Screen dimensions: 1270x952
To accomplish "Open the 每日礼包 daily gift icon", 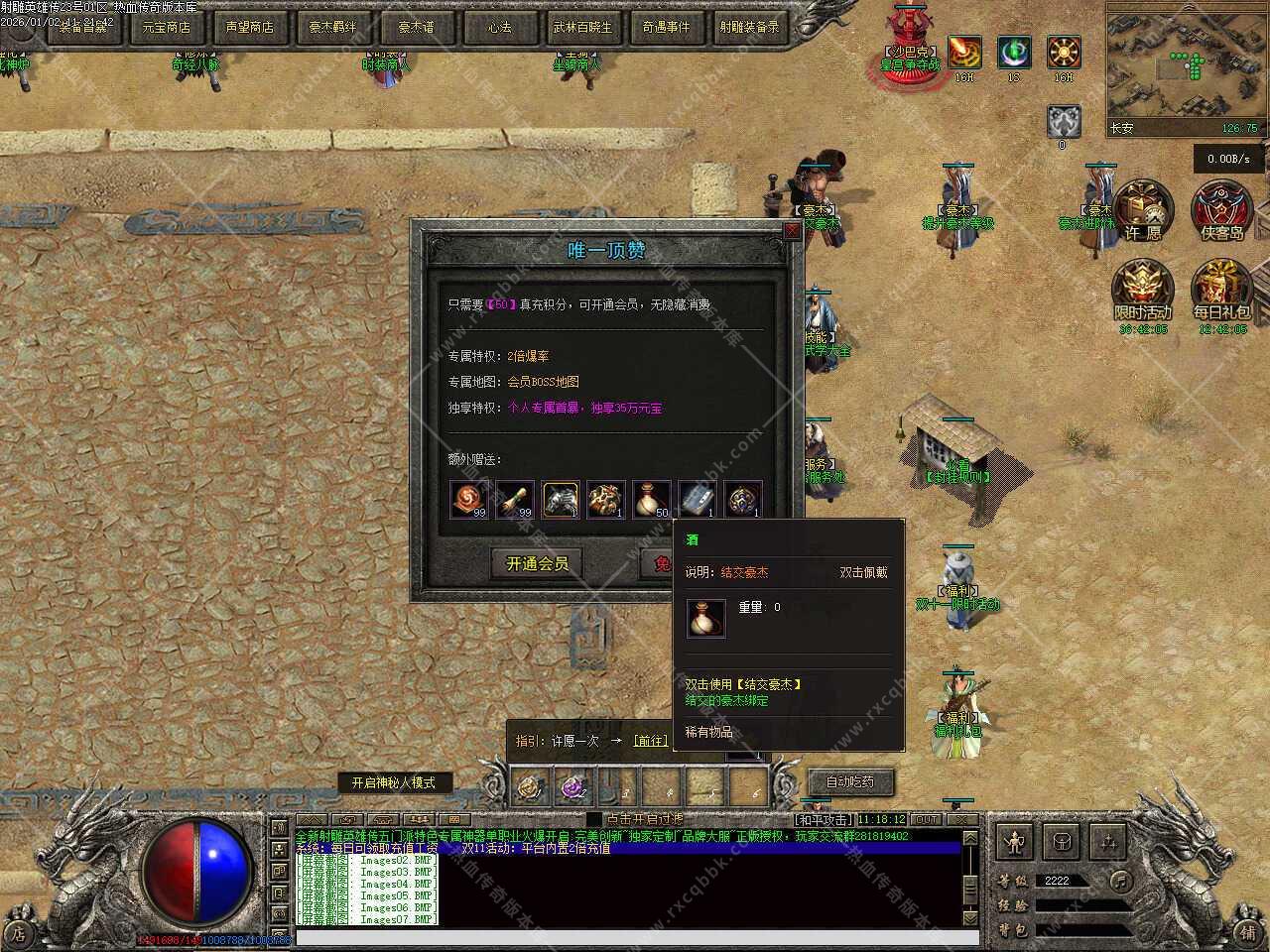I will 1221,290.
